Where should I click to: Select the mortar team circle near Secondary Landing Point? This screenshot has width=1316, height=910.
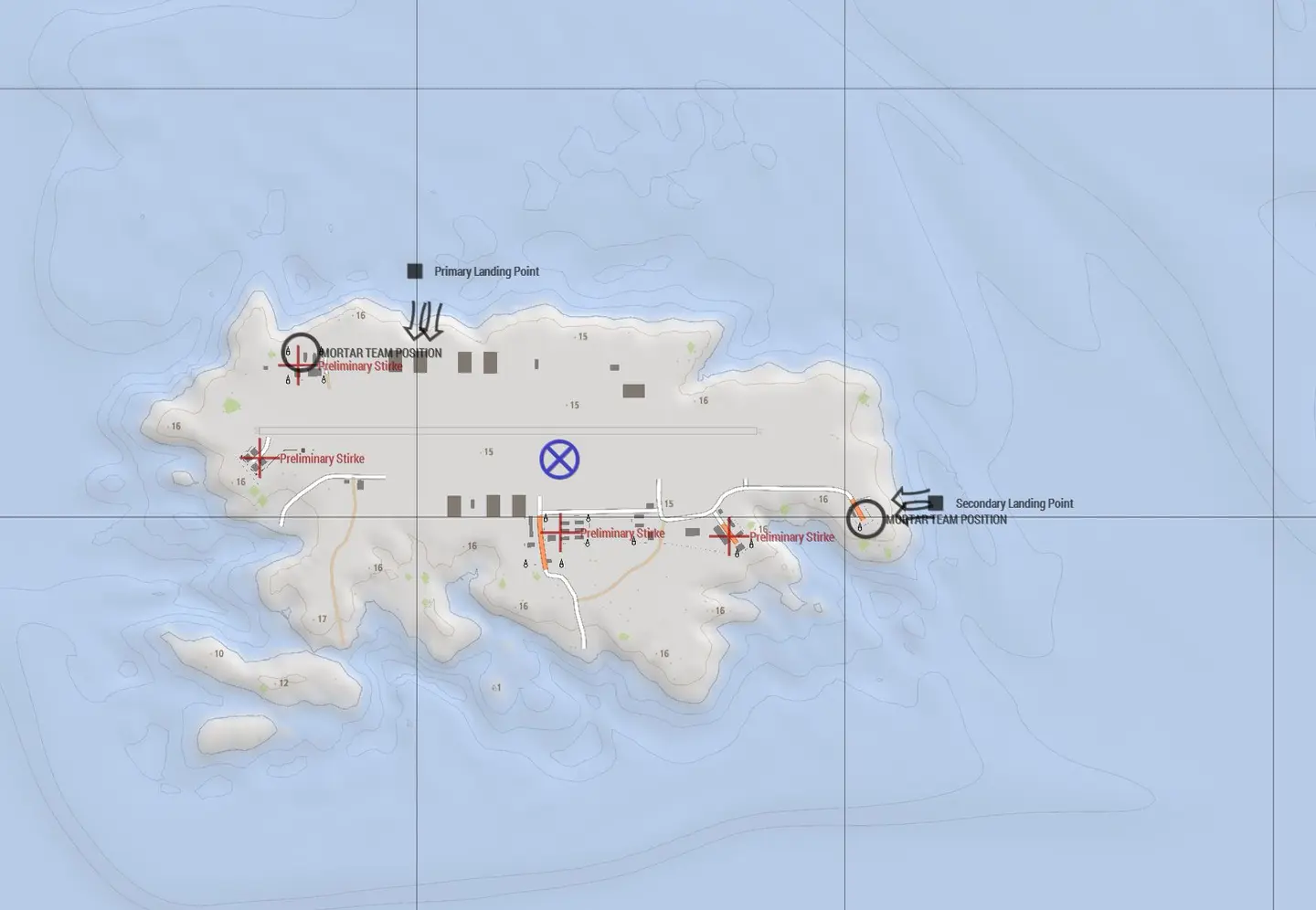tap(865, 519)
